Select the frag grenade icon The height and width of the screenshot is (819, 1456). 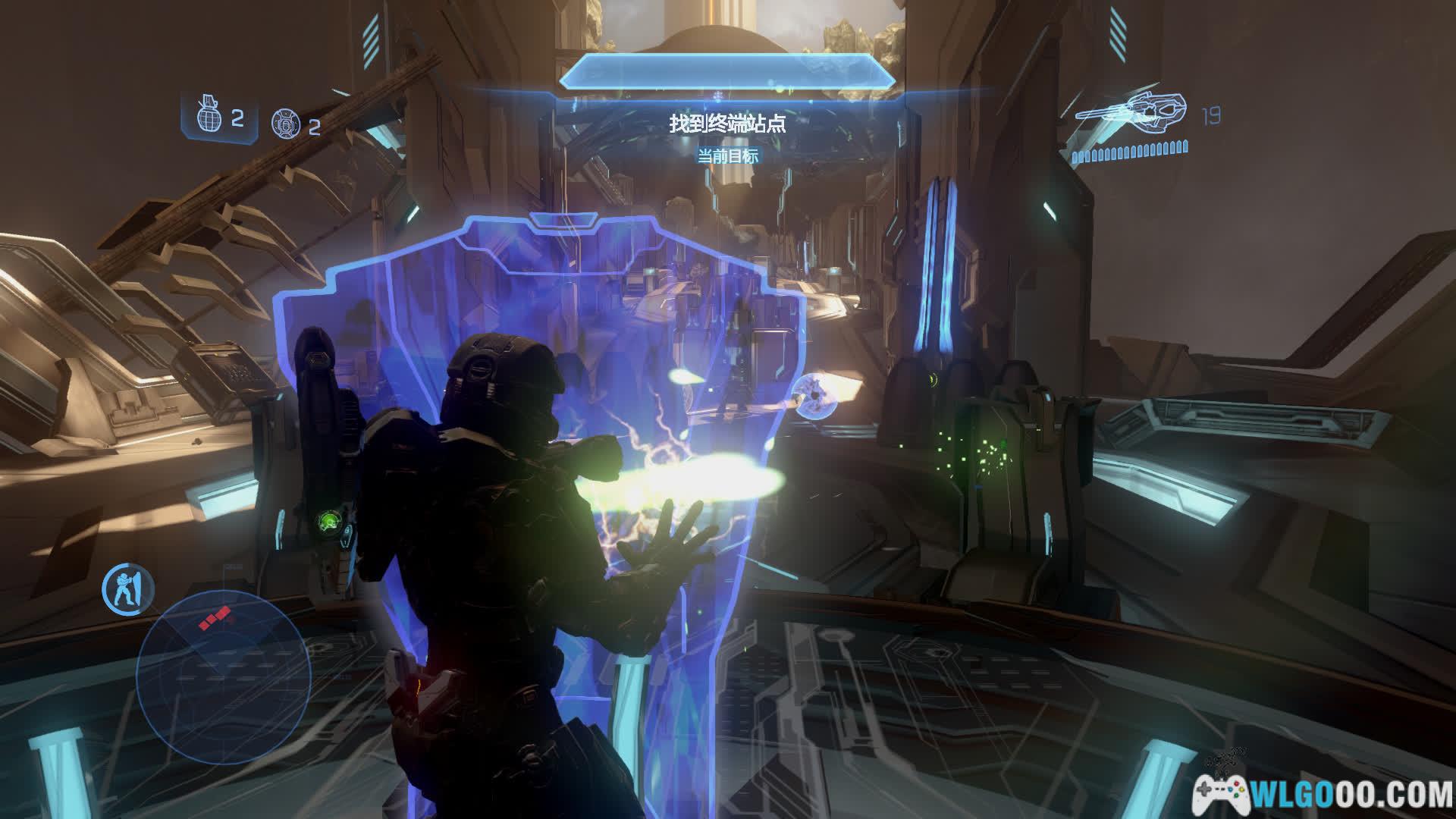[209, 116]
